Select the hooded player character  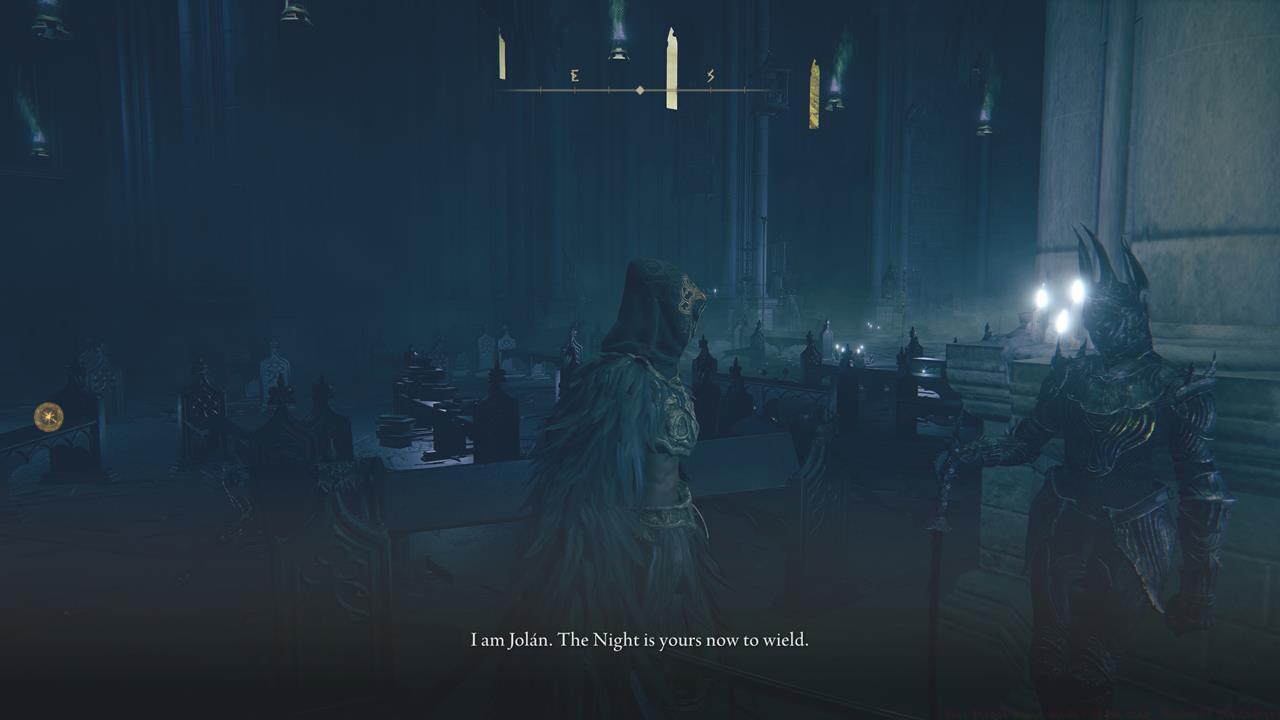(650, 420)
